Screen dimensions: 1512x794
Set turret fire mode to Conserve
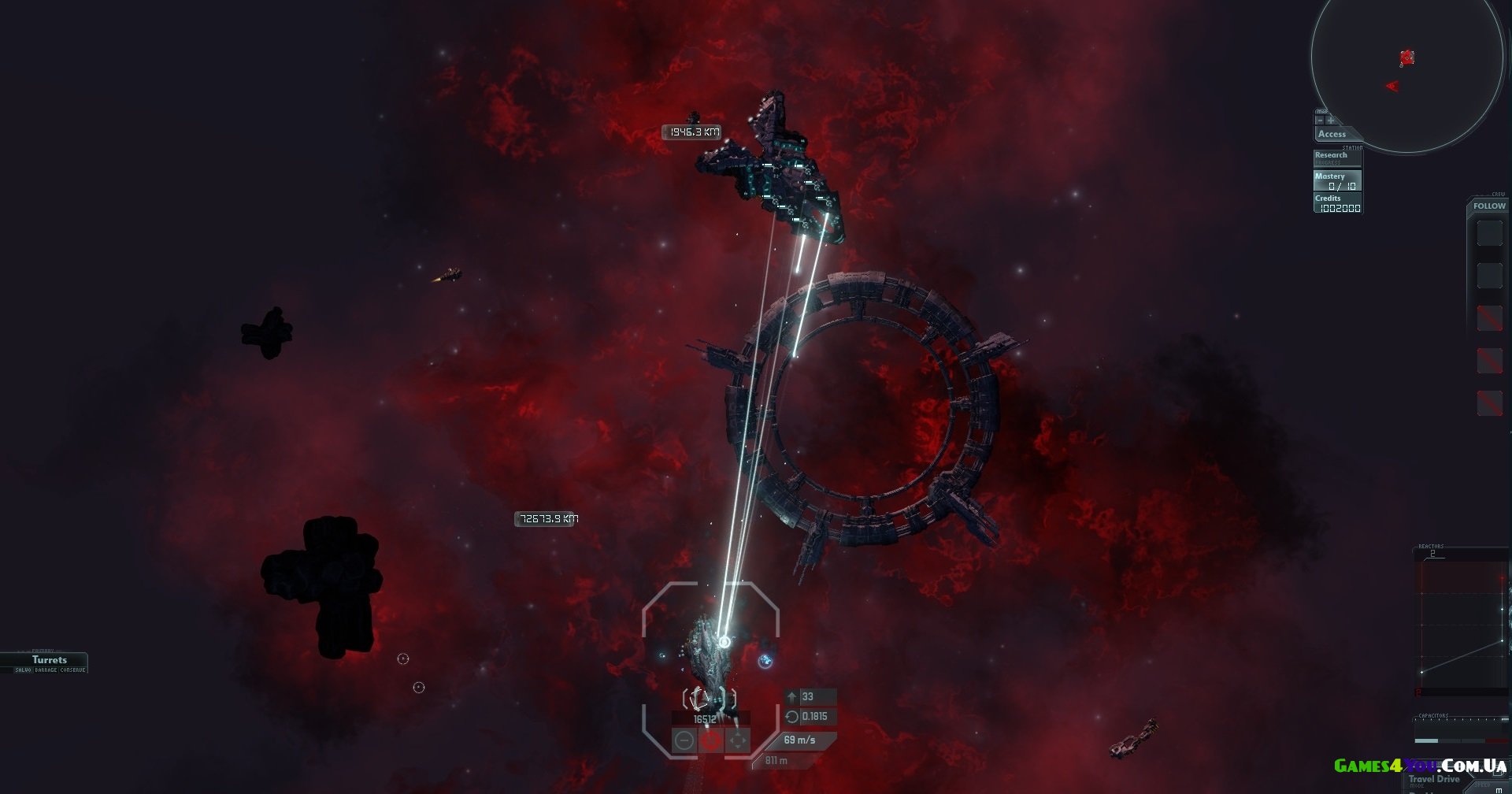[72, 670]
